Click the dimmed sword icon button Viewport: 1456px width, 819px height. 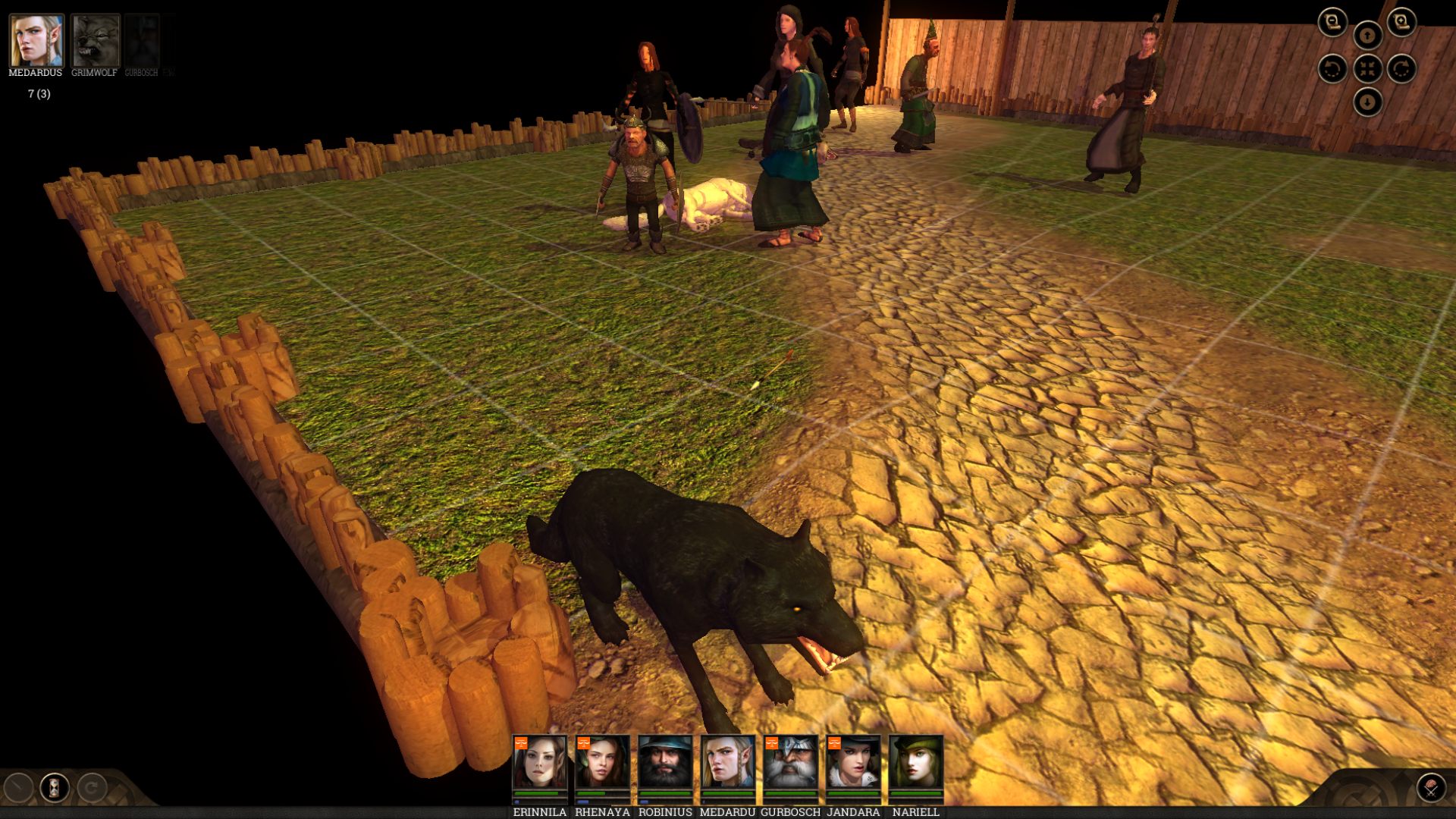[x=18, y=788]
